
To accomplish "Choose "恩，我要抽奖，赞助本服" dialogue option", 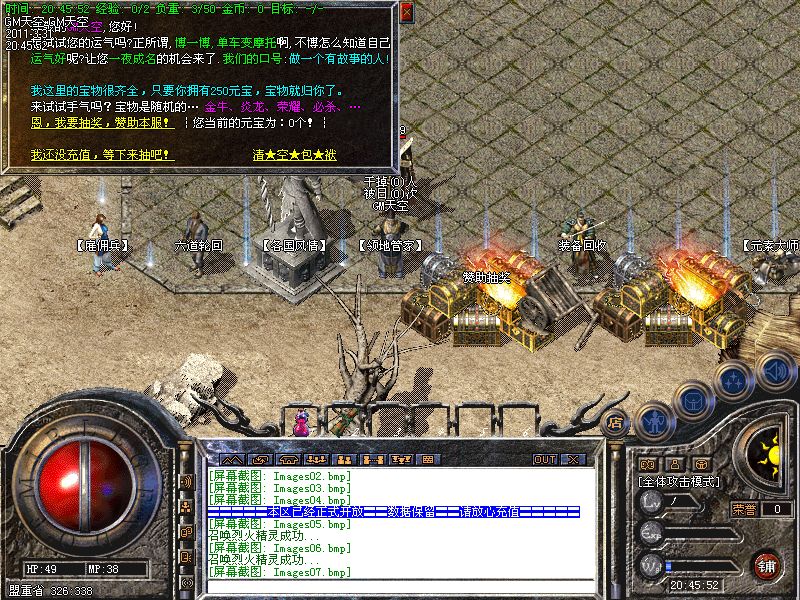I will pos(103,124).
